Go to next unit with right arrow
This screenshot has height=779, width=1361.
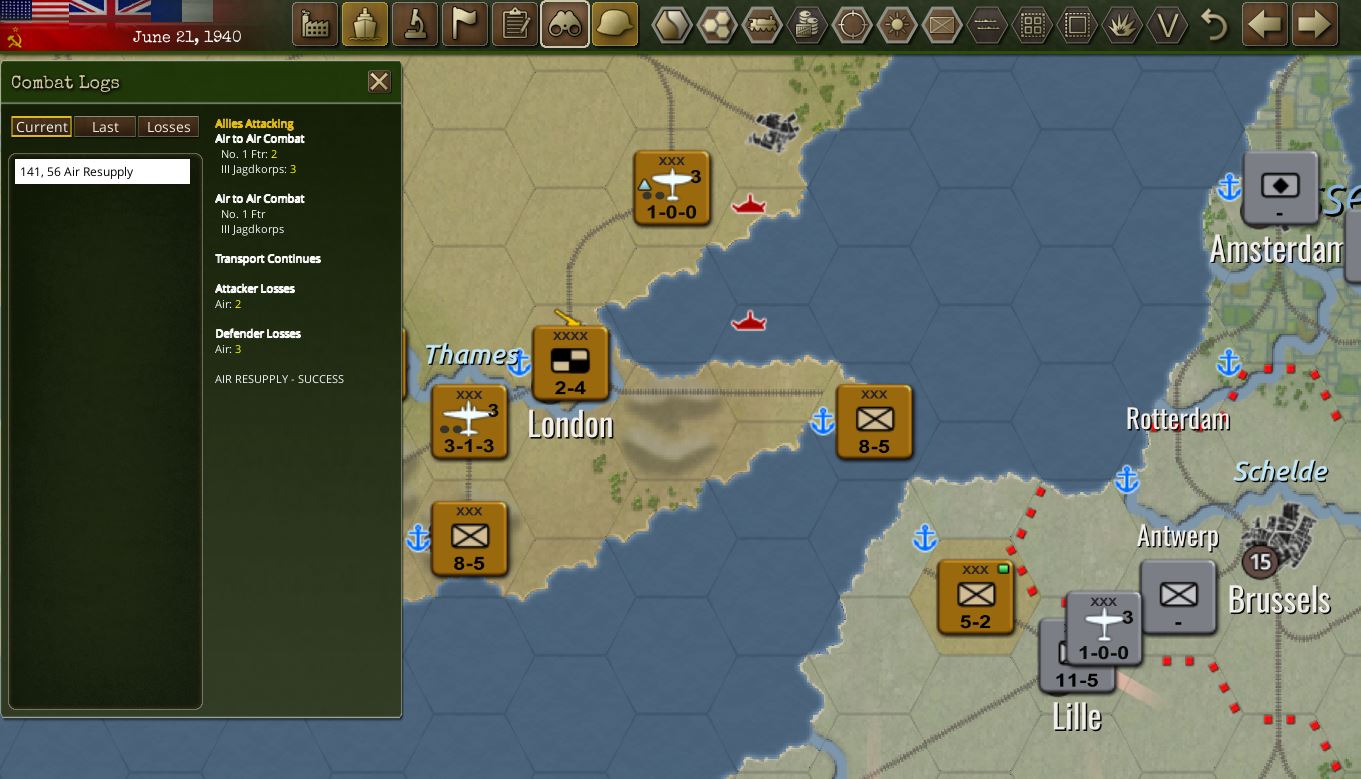[x=1315, y=24]
